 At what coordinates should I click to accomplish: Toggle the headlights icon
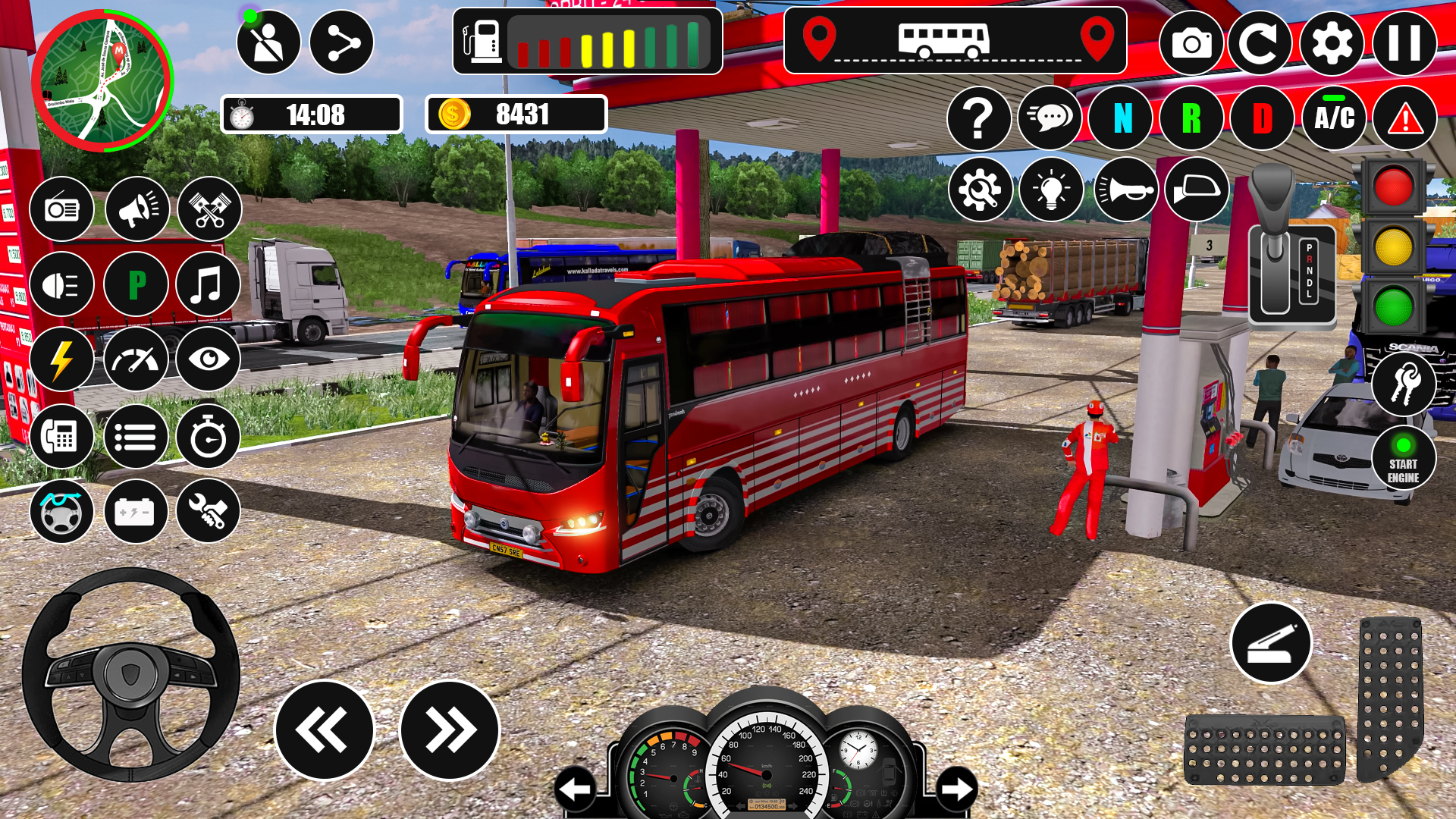(x=63, y=284)
